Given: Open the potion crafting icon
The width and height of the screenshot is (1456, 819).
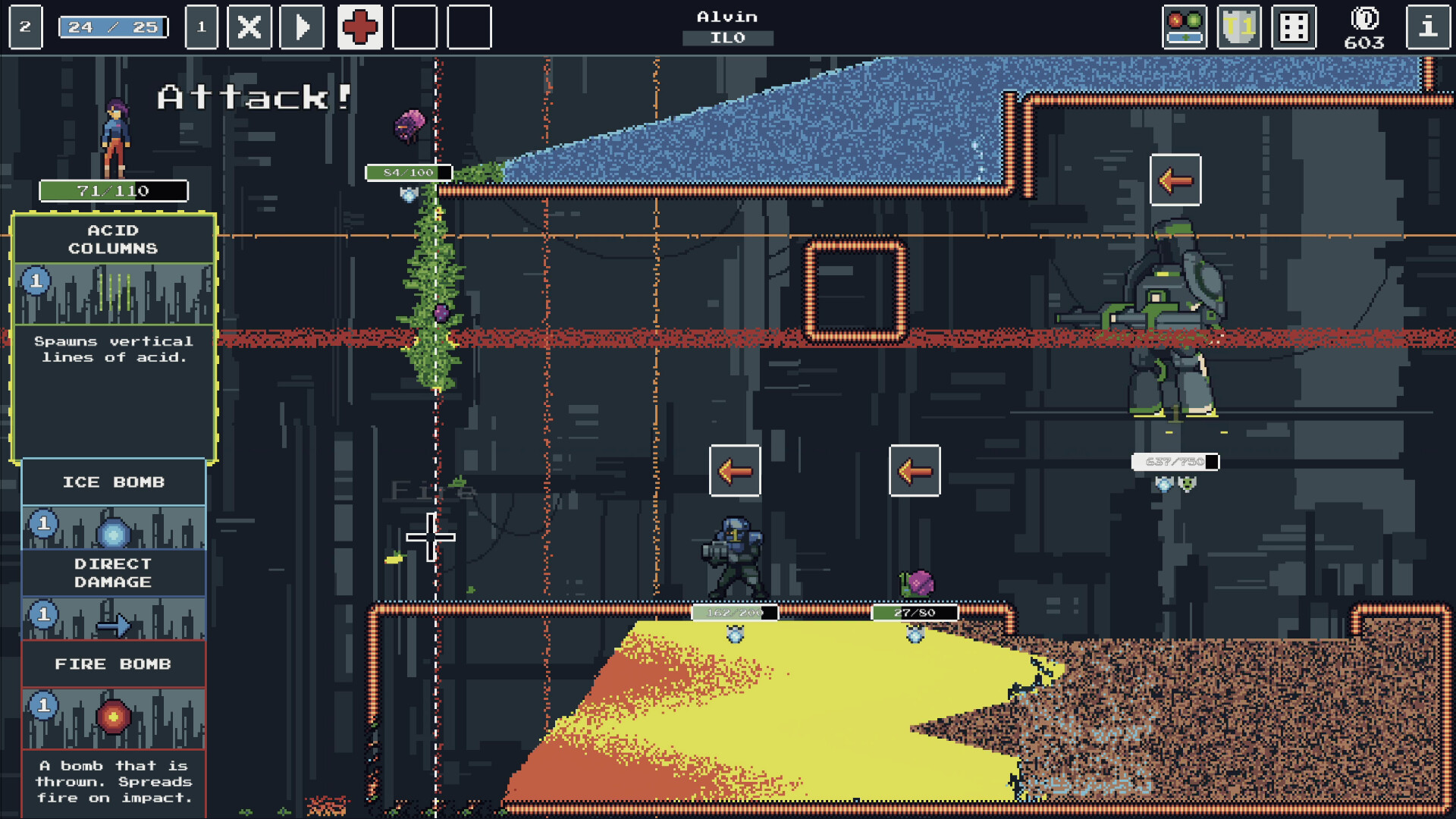Looking at the screenshot, I should tap(1185, 27).
